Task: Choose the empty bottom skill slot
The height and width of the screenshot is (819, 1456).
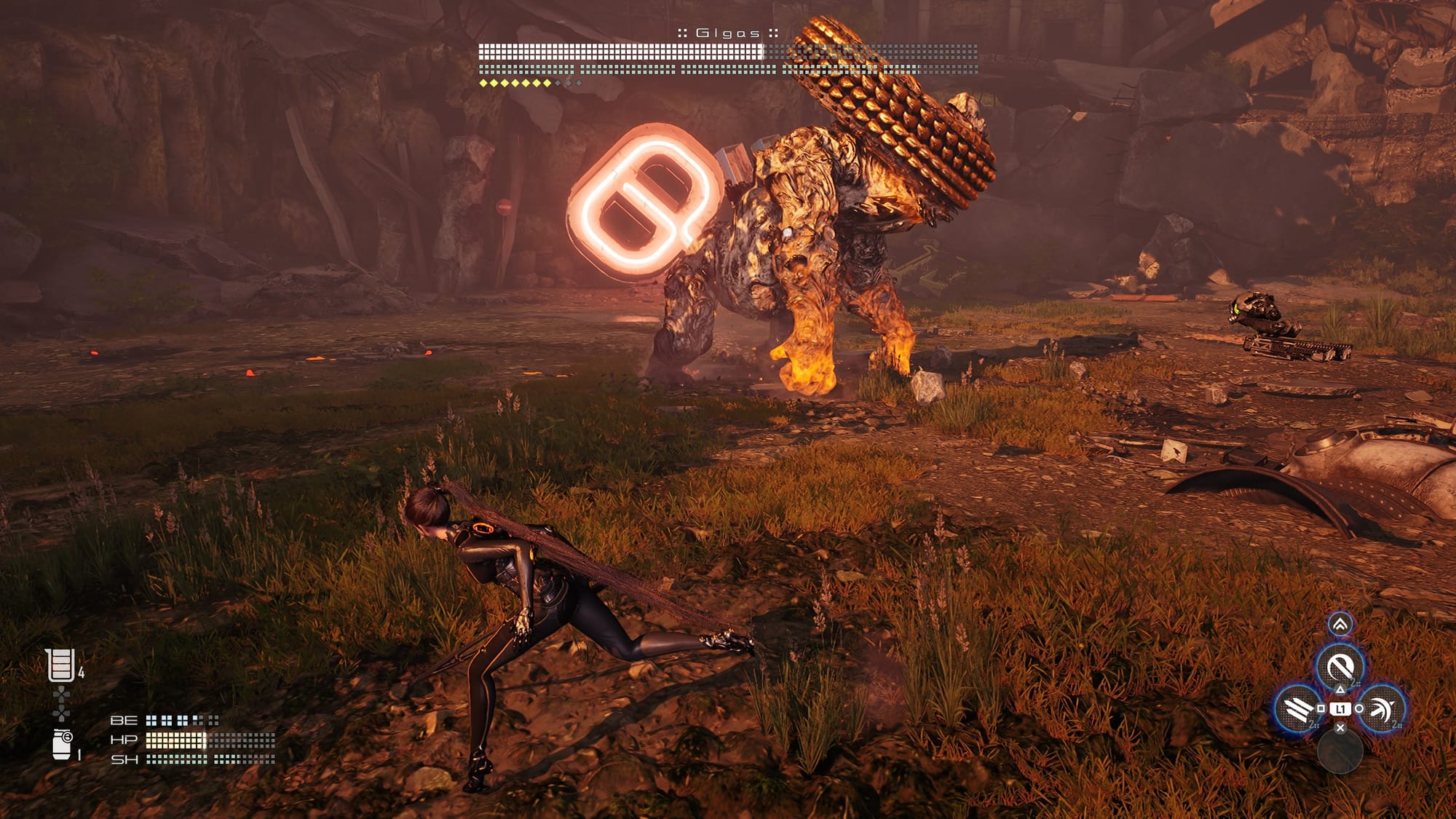Action: tap(1340, 751)
